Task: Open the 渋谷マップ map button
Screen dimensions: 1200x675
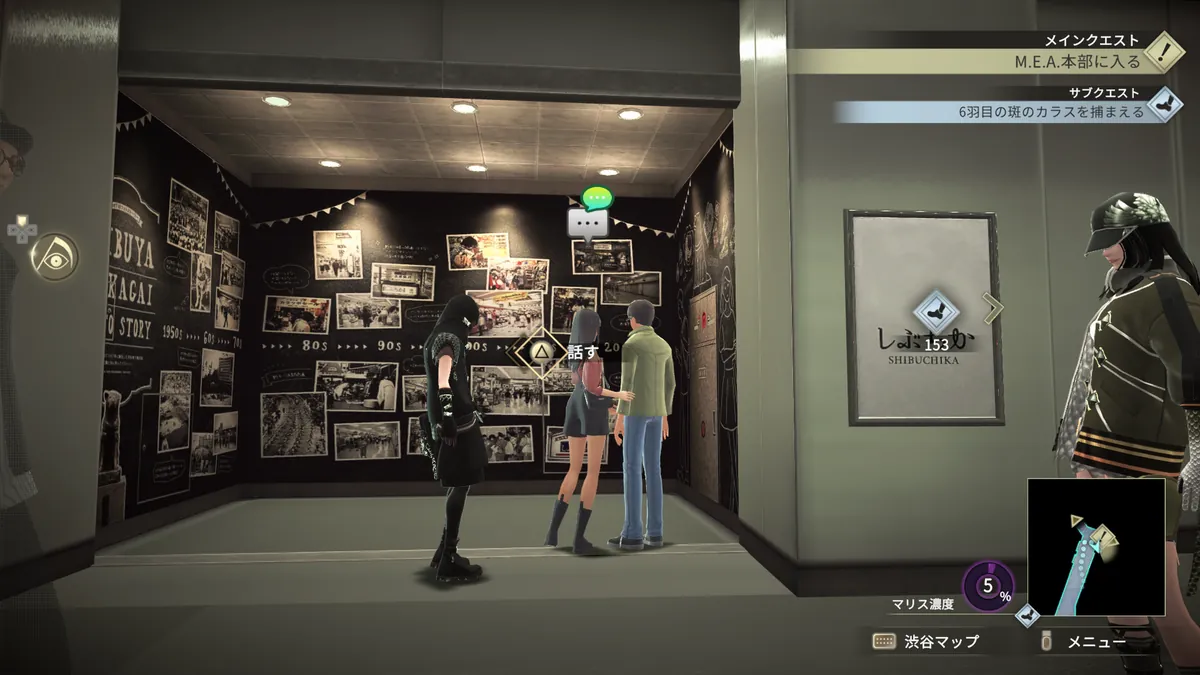Action: point(926,642)
